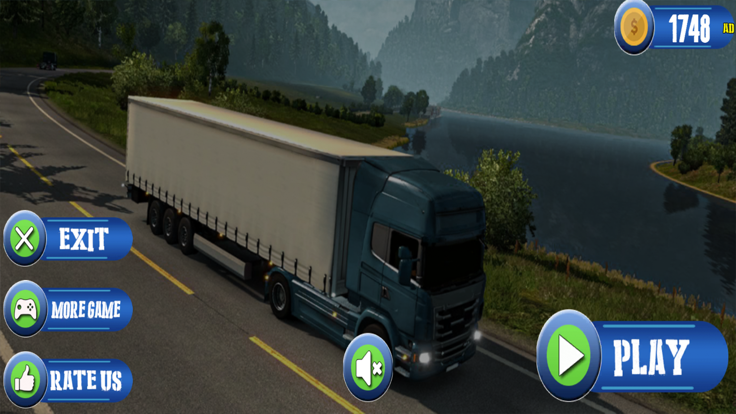Open the More Game link
The height and width of the screenshot is (414, 736).
point(68,310)
